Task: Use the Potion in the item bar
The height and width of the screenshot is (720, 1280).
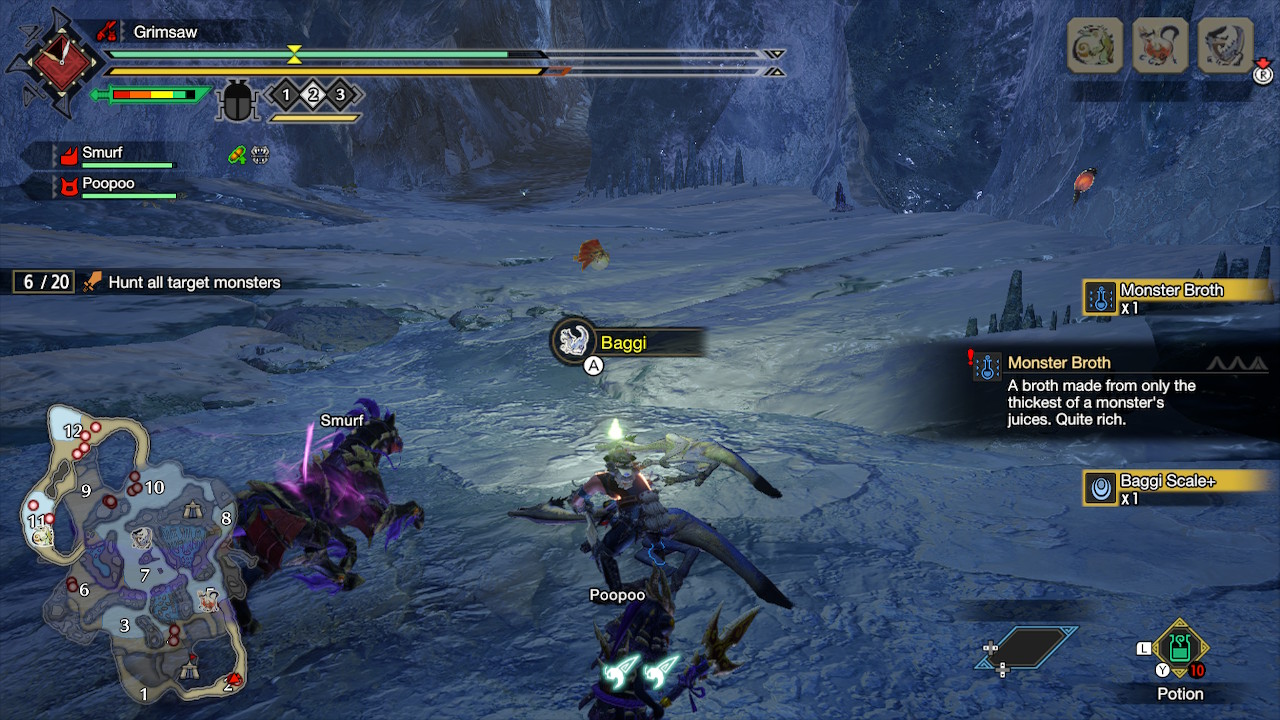Action: (1180, 650)
